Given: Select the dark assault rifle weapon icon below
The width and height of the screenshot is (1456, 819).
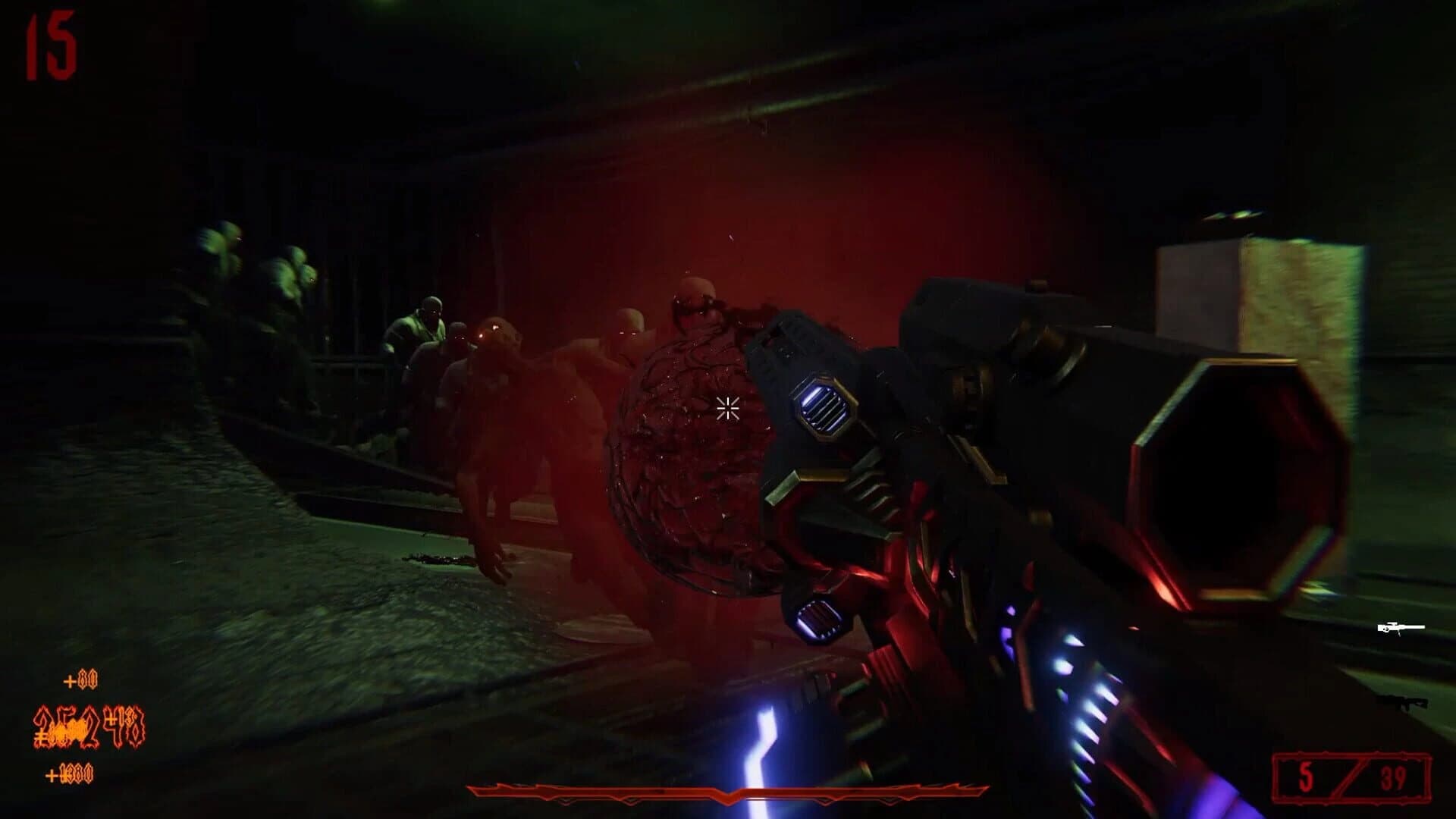Looking at the screenshot, I should pyautogui.click(x=1404, y=701).
